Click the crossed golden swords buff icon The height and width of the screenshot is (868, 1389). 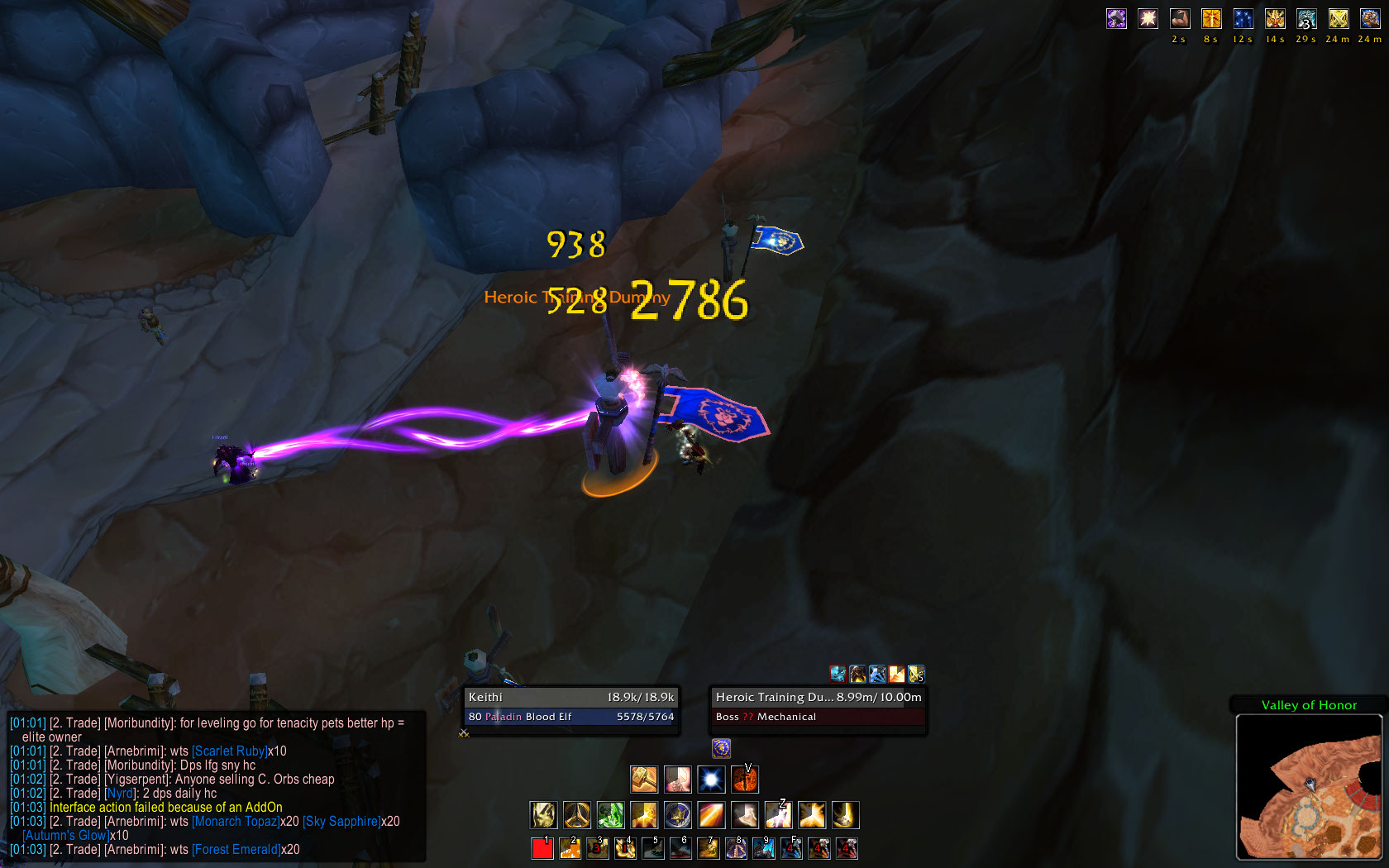pyautogui.click(x=1339, y=19)
